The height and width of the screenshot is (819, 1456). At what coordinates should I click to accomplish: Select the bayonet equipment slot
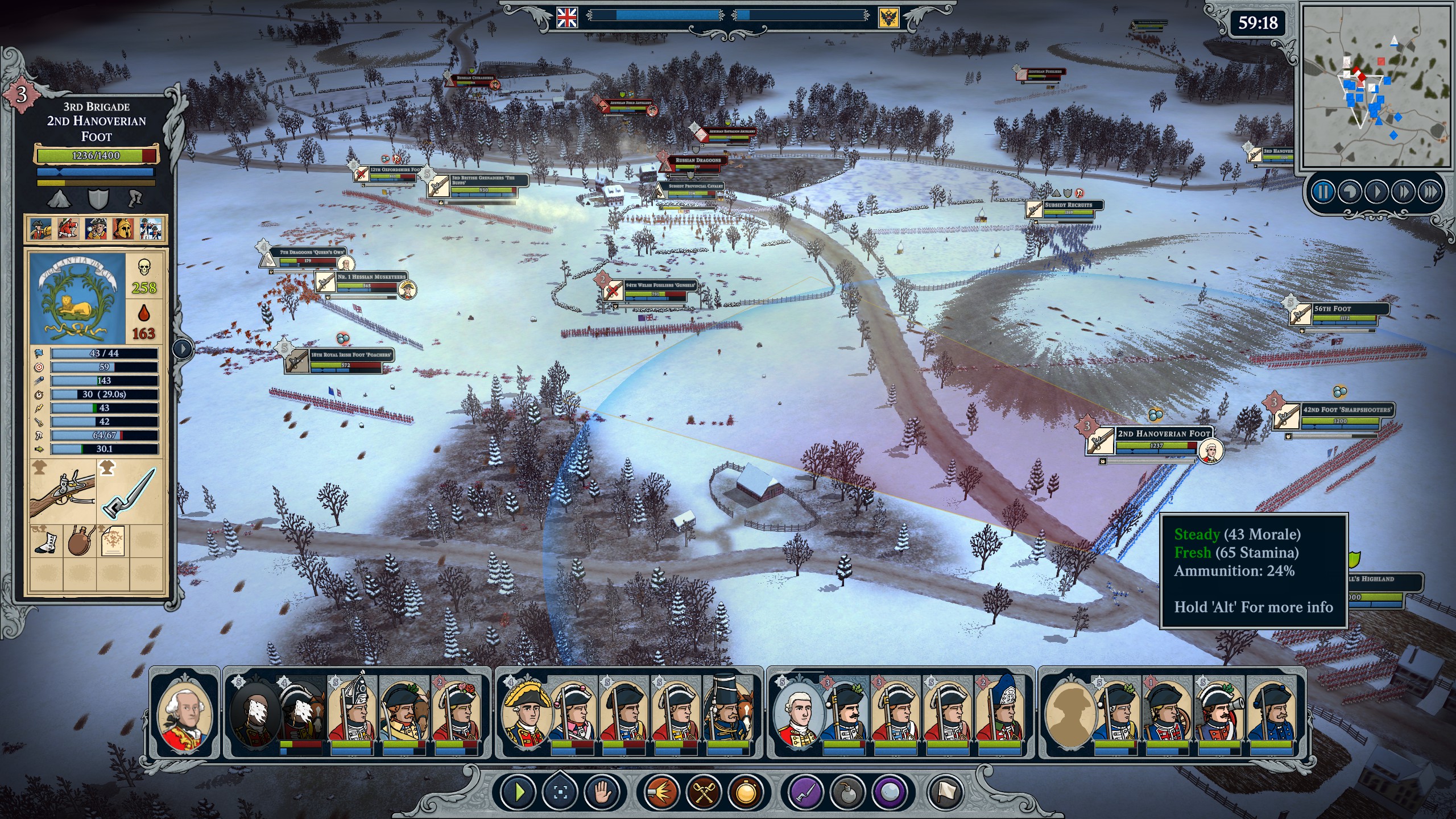[x=131, y=491]
